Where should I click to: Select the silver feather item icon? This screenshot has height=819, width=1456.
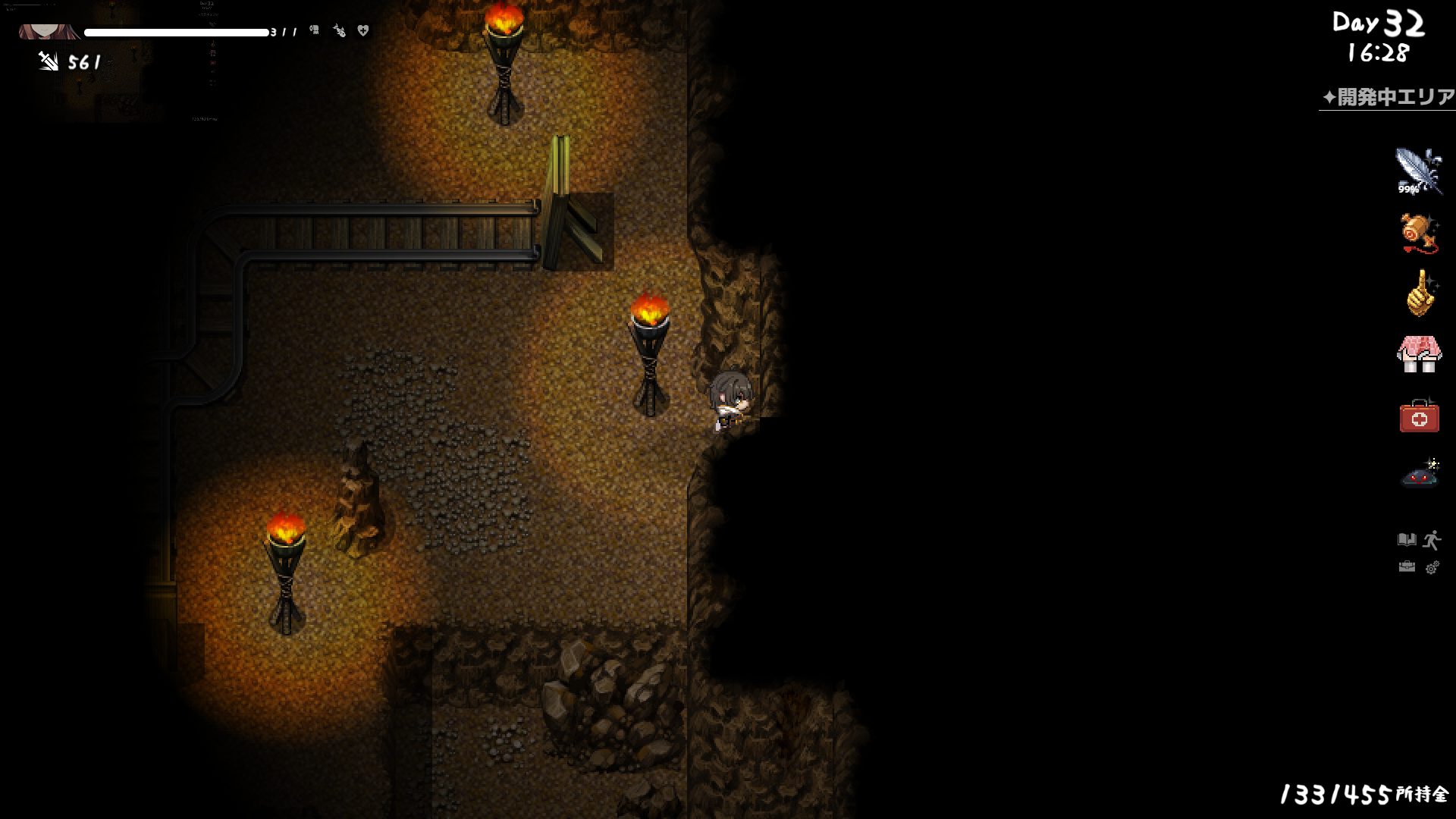point(1417,171)
